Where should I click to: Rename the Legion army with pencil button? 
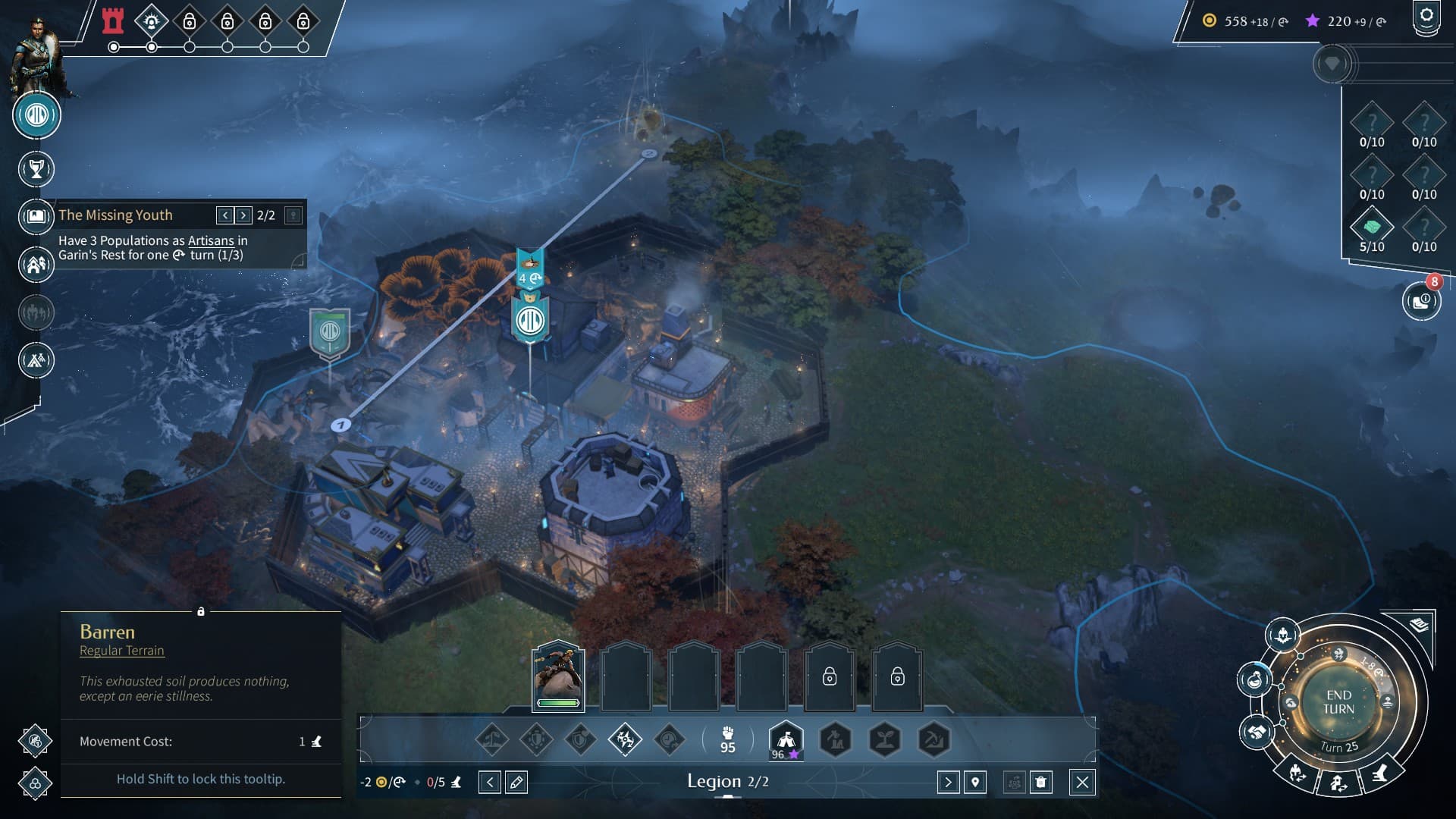tap(516, 782)
